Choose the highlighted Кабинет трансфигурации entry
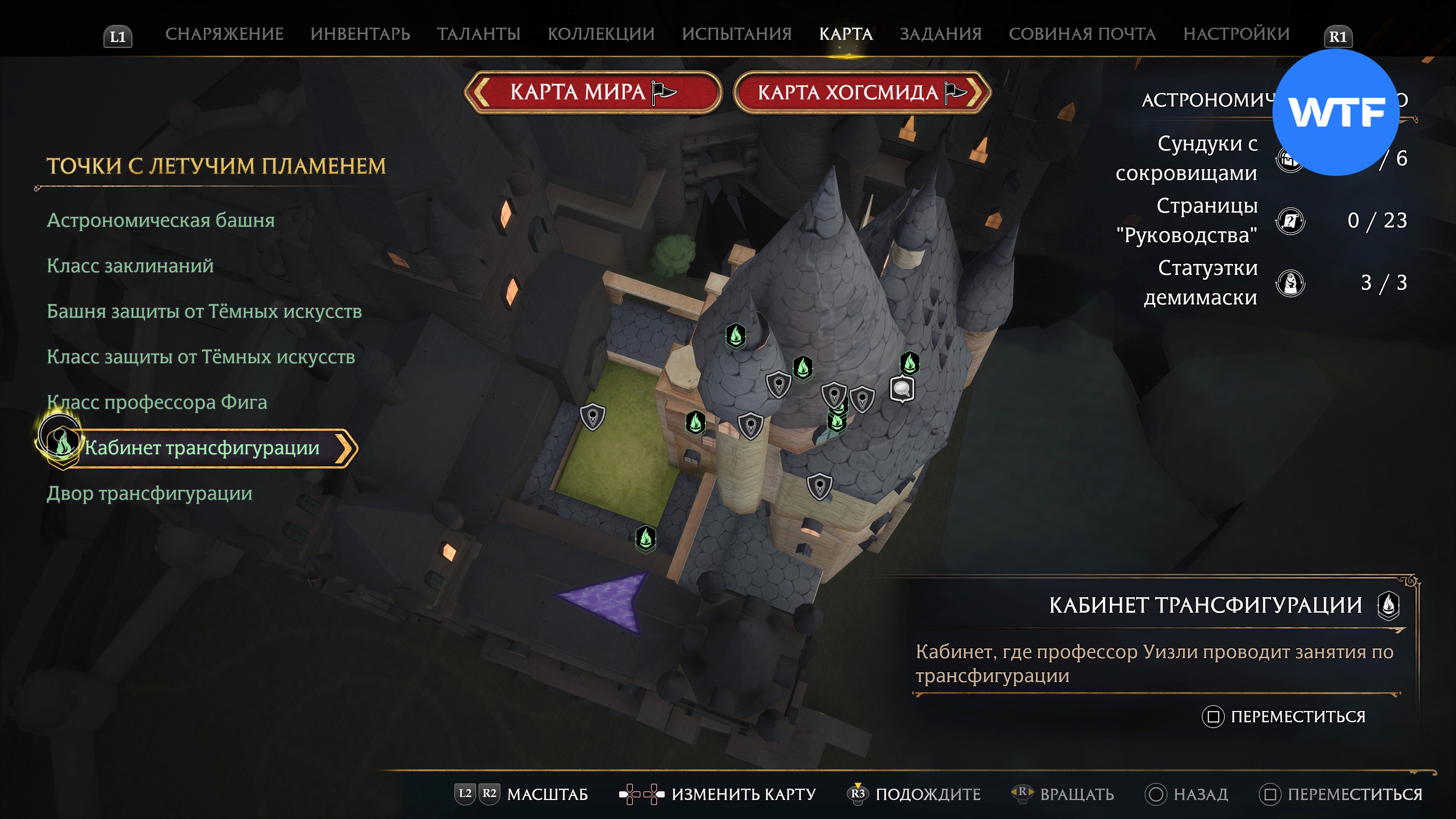The width and height of the screenshot is (1456, 819). click(x=202, y=448)
